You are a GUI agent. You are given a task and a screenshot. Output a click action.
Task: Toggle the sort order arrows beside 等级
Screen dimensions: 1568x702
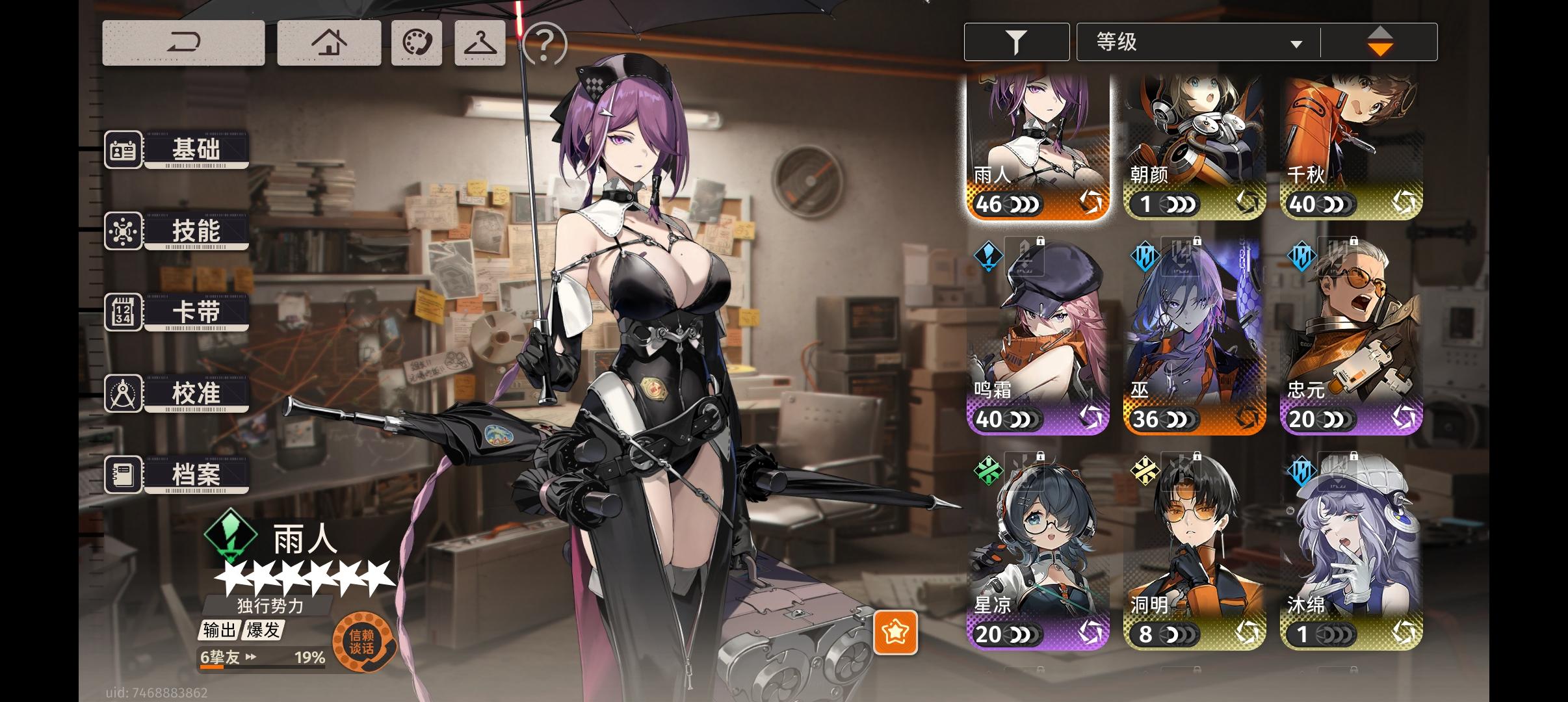(x=1381, y=41)
